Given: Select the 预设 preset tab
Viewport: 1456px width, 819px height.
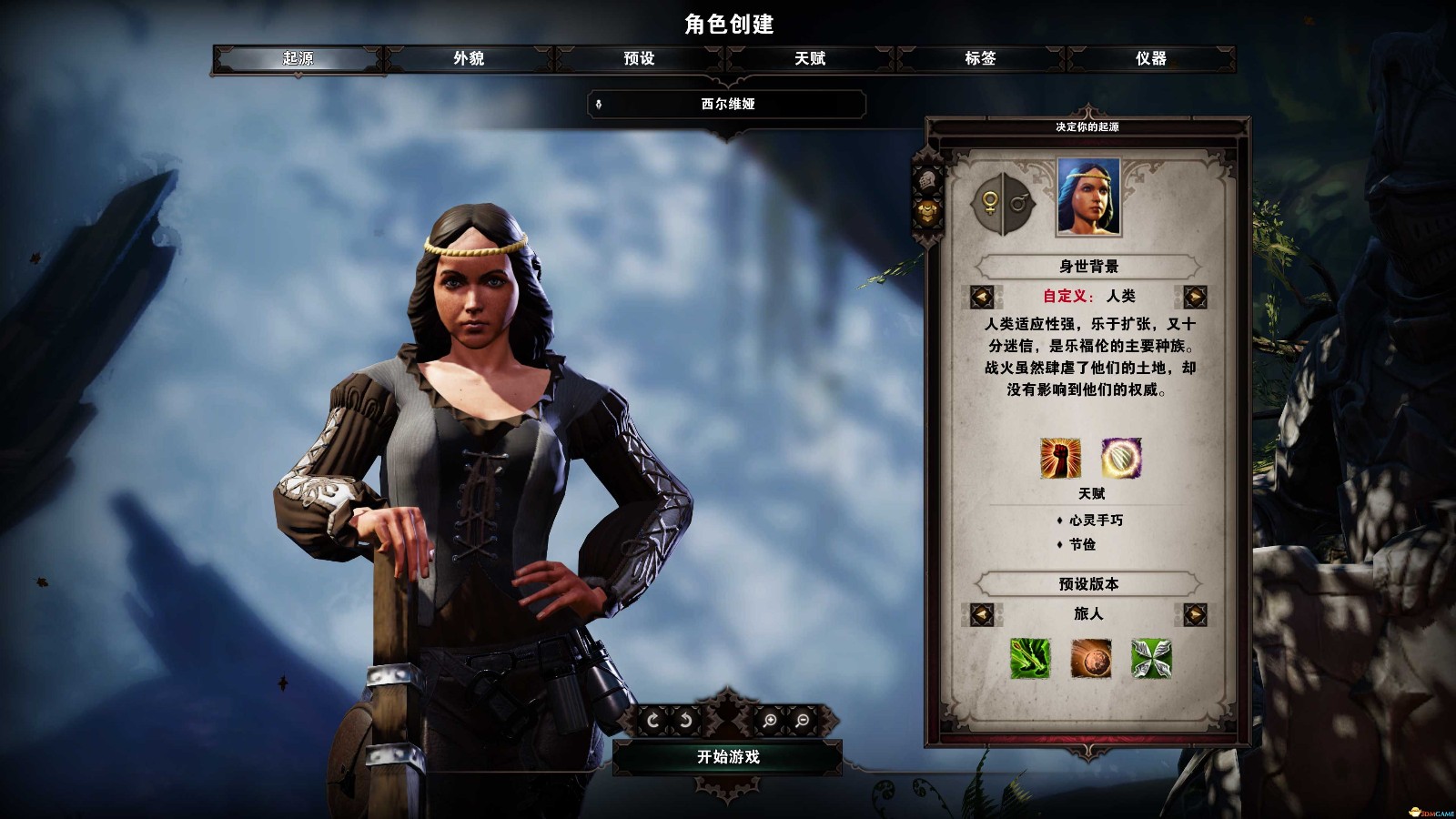Looking at the screenshot, I should click(x=639, y=58).
